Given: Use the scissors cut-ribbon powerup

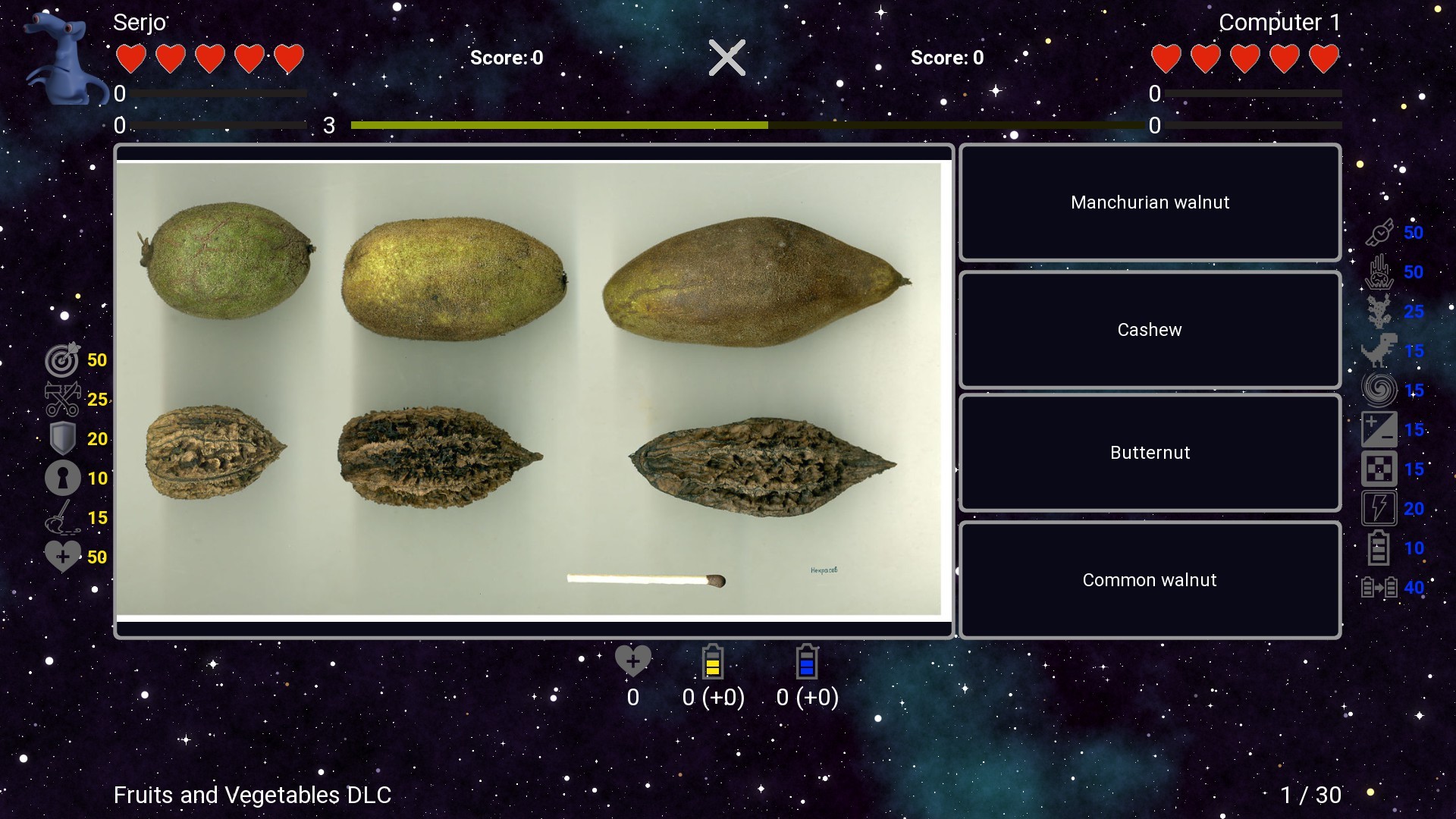Looking at the screenshot, I should click(x=64, y=400).
